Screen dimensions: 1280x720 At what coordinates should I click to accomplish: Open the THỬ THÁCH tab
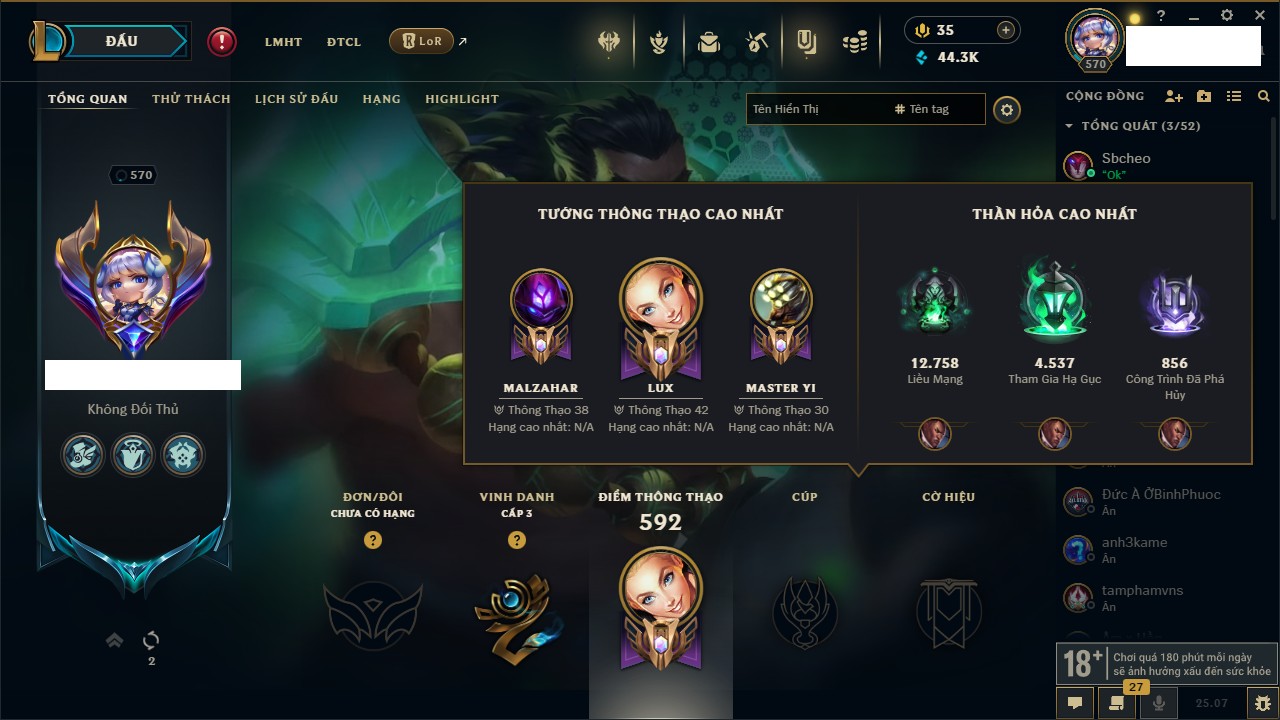[191, 99]
